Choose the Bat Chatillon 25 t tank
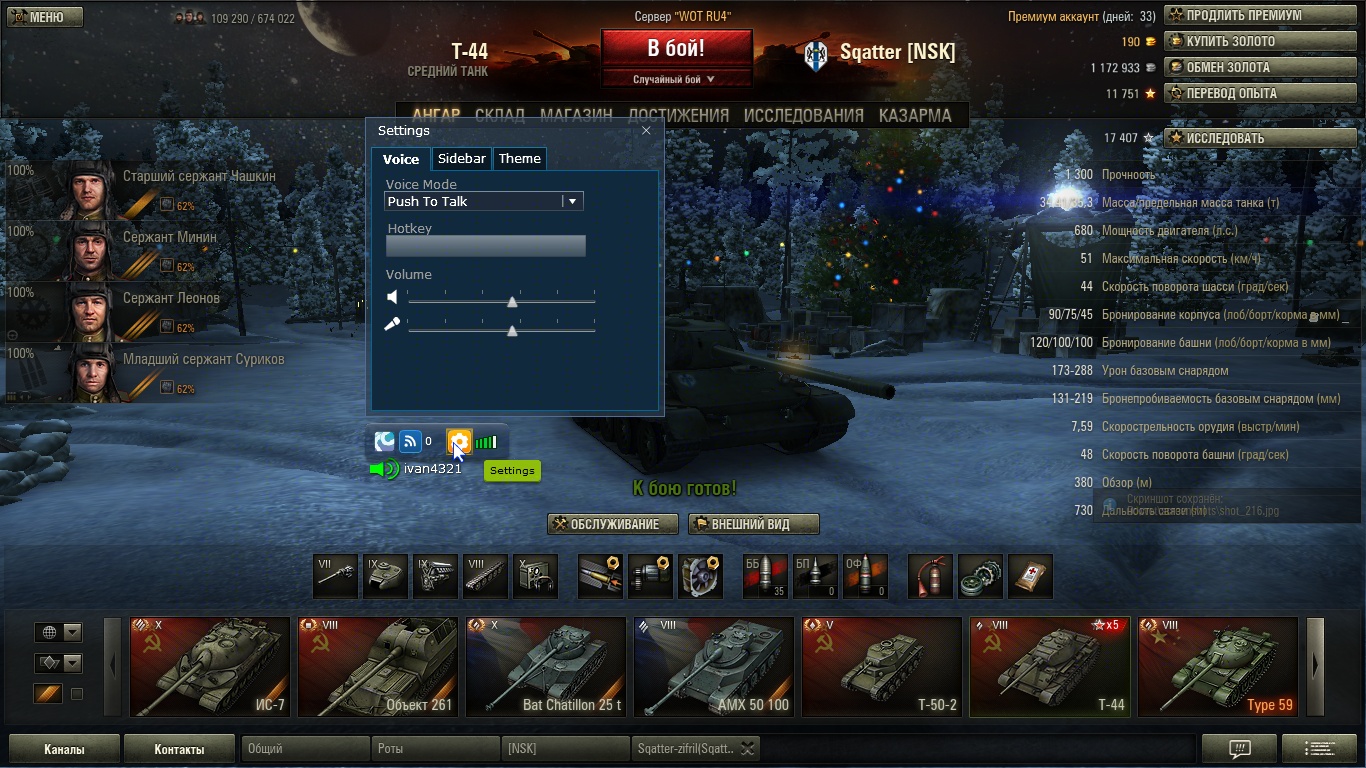 click(x=546, y=667)
